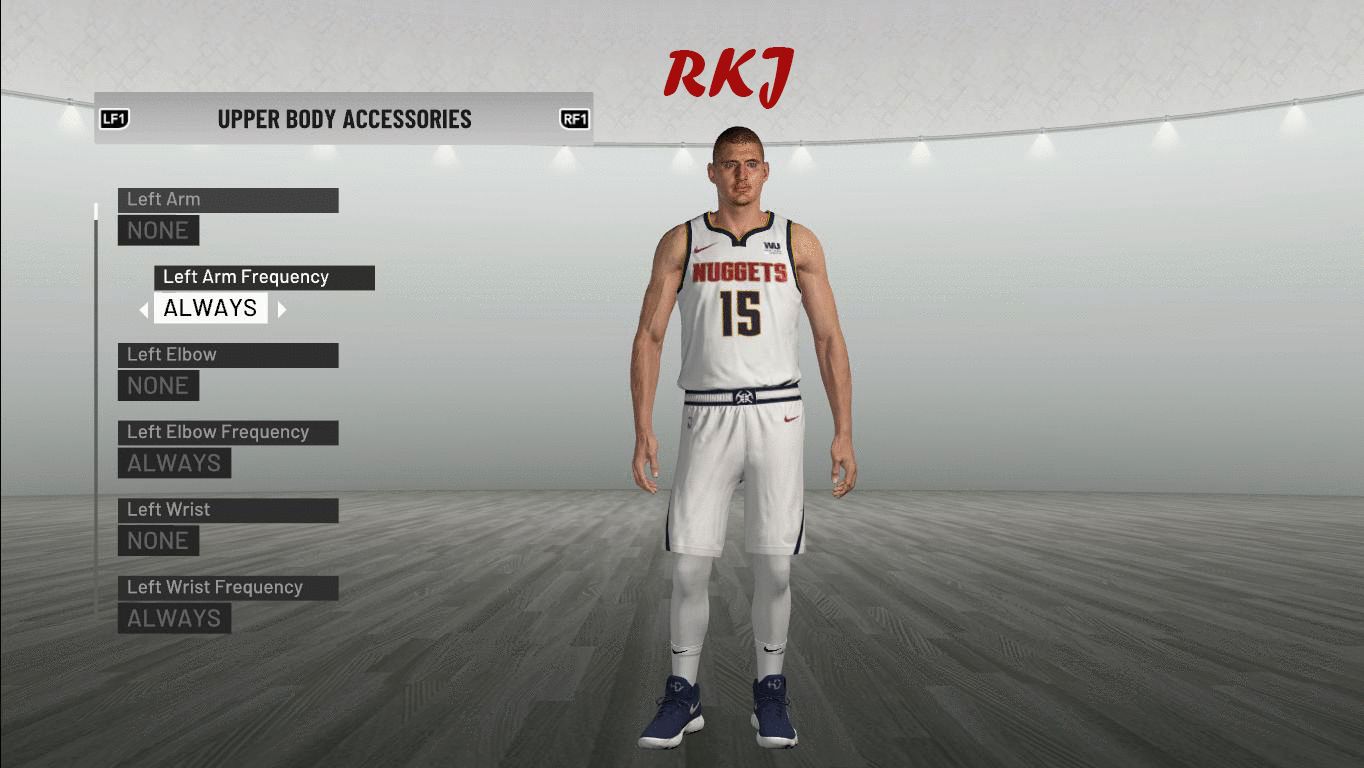Click the left arrow beside Left Arm Frequency
1364x768 pixels.
pos(144,309)
